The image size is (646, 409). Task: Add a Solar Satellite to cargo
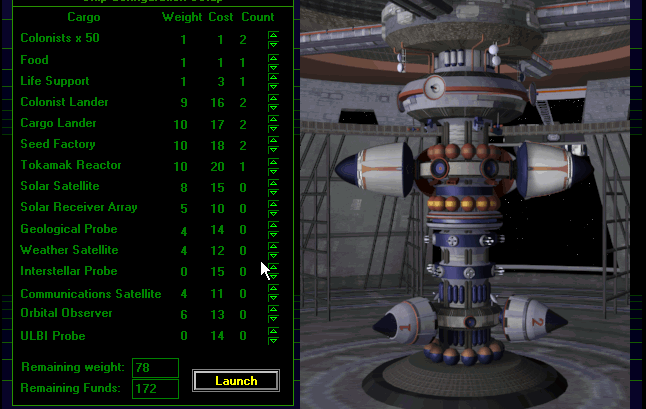[x=273, y=182]
